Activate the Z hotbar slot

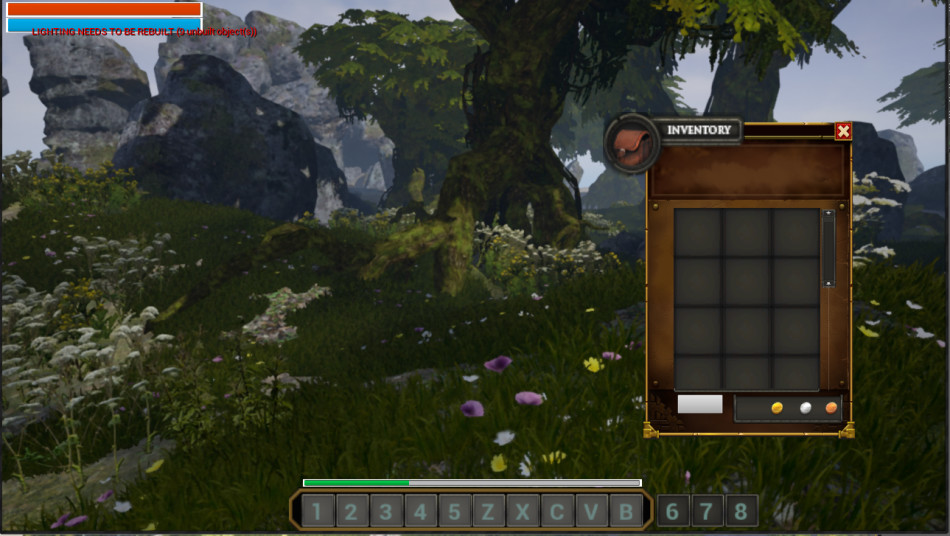(488, 512)
